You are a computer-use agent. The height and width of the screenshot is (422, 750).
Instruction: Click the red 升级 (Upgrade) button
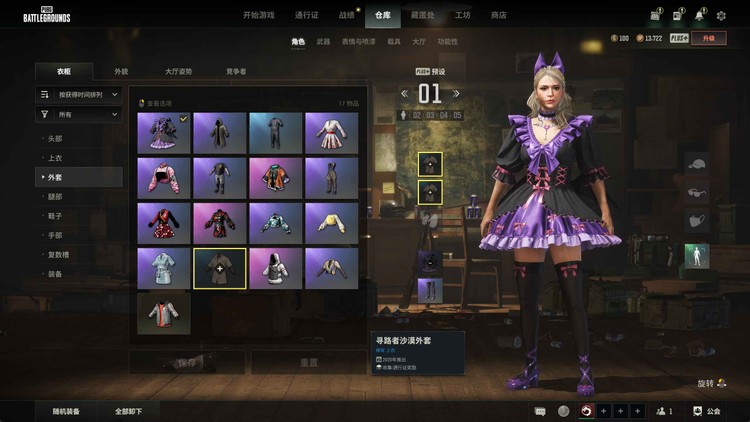click(709, 38)
